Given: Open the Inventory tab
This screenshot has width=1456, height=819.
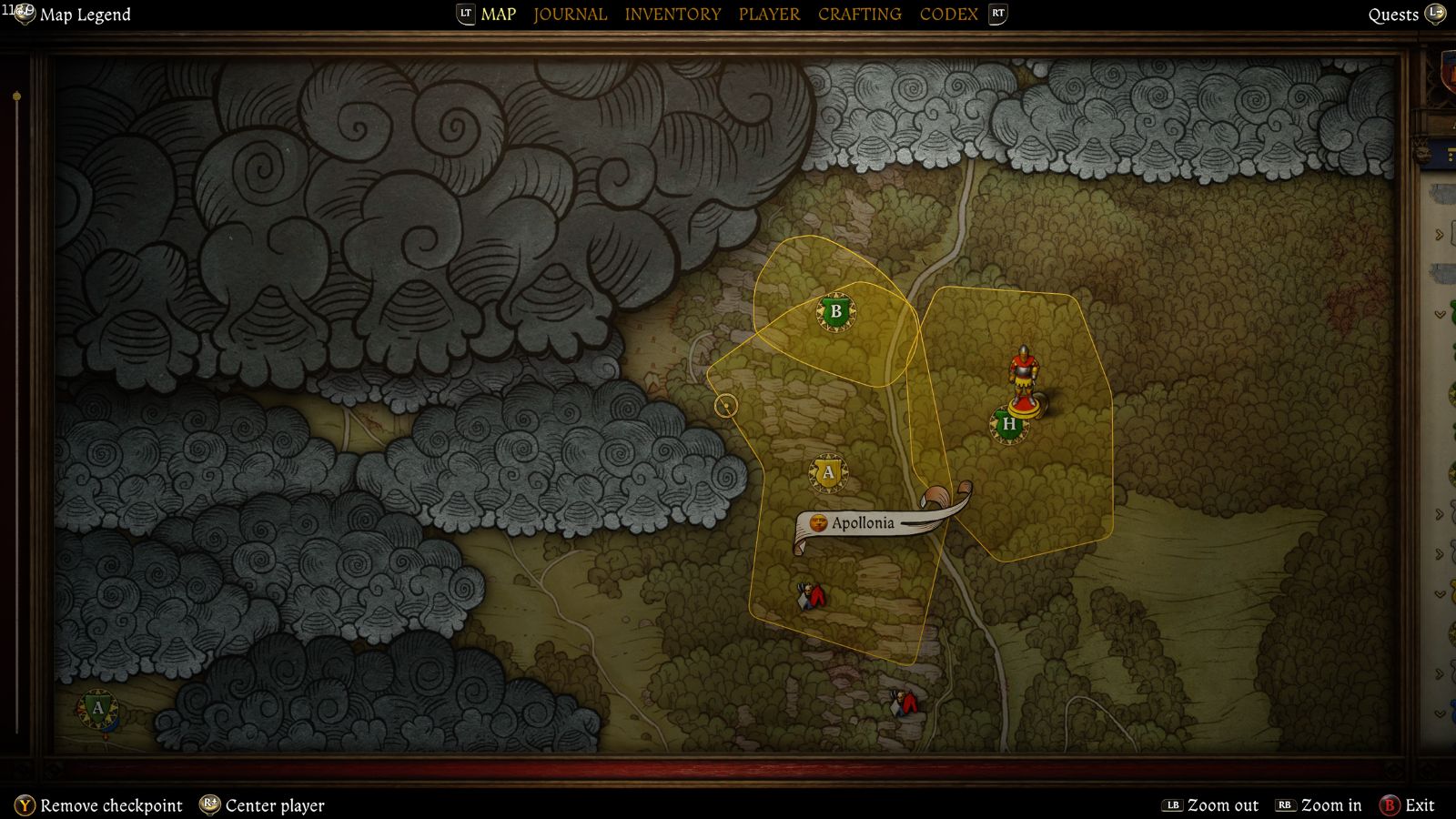Looking at the screenshot, I should [672, 15].
